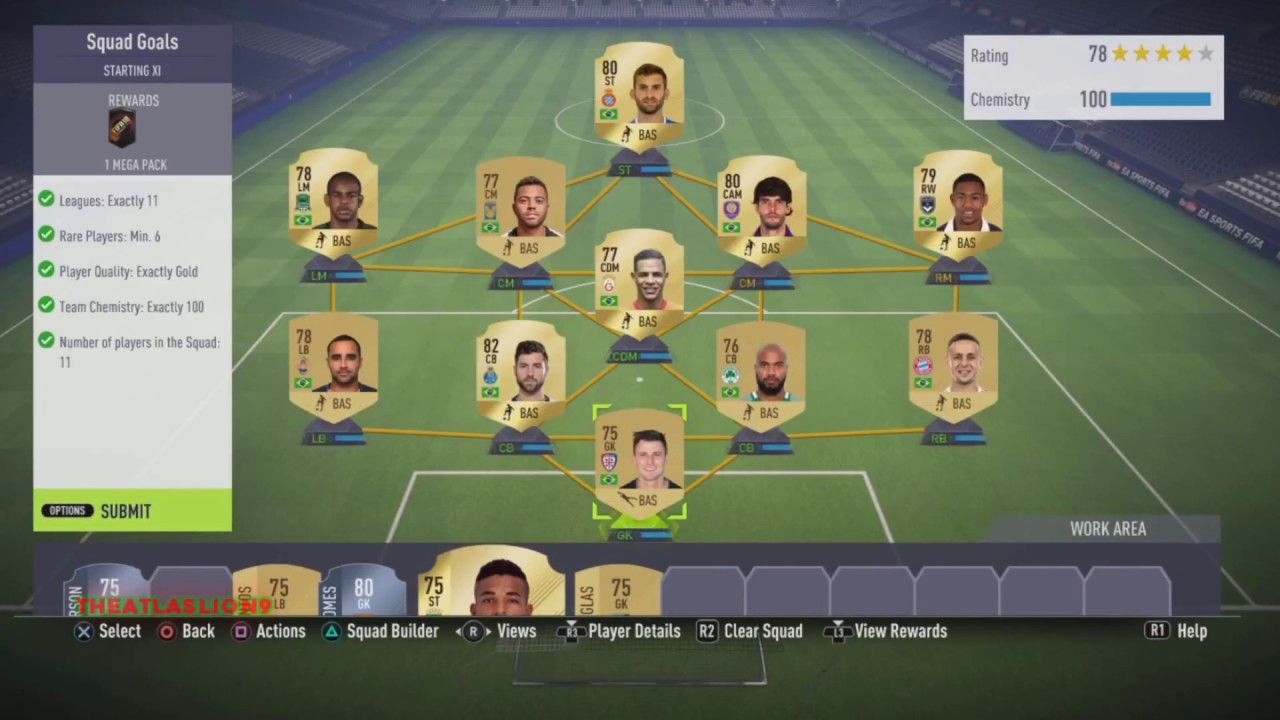The width and height of the screenshot is (1280, 720).
Task: Select the STARTING XI tab
Action: 132,70
